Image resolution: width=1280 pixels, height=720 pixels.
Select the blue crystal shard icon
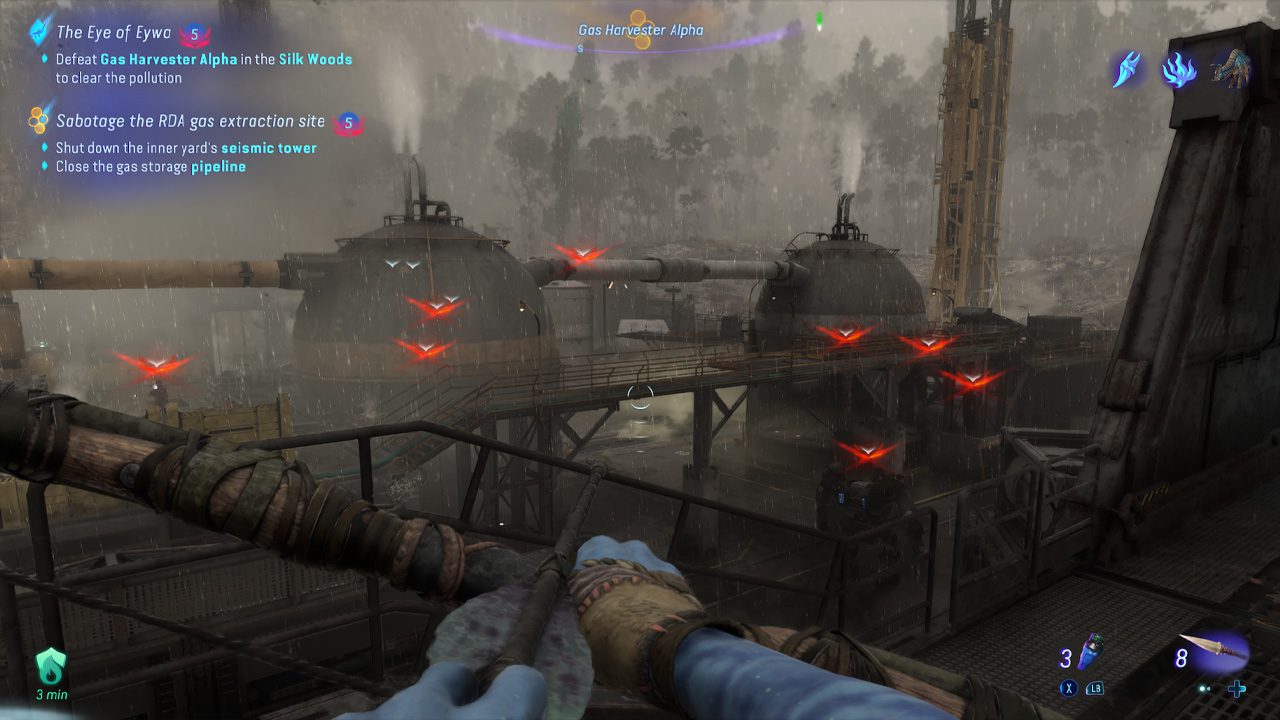point(1127,70)
